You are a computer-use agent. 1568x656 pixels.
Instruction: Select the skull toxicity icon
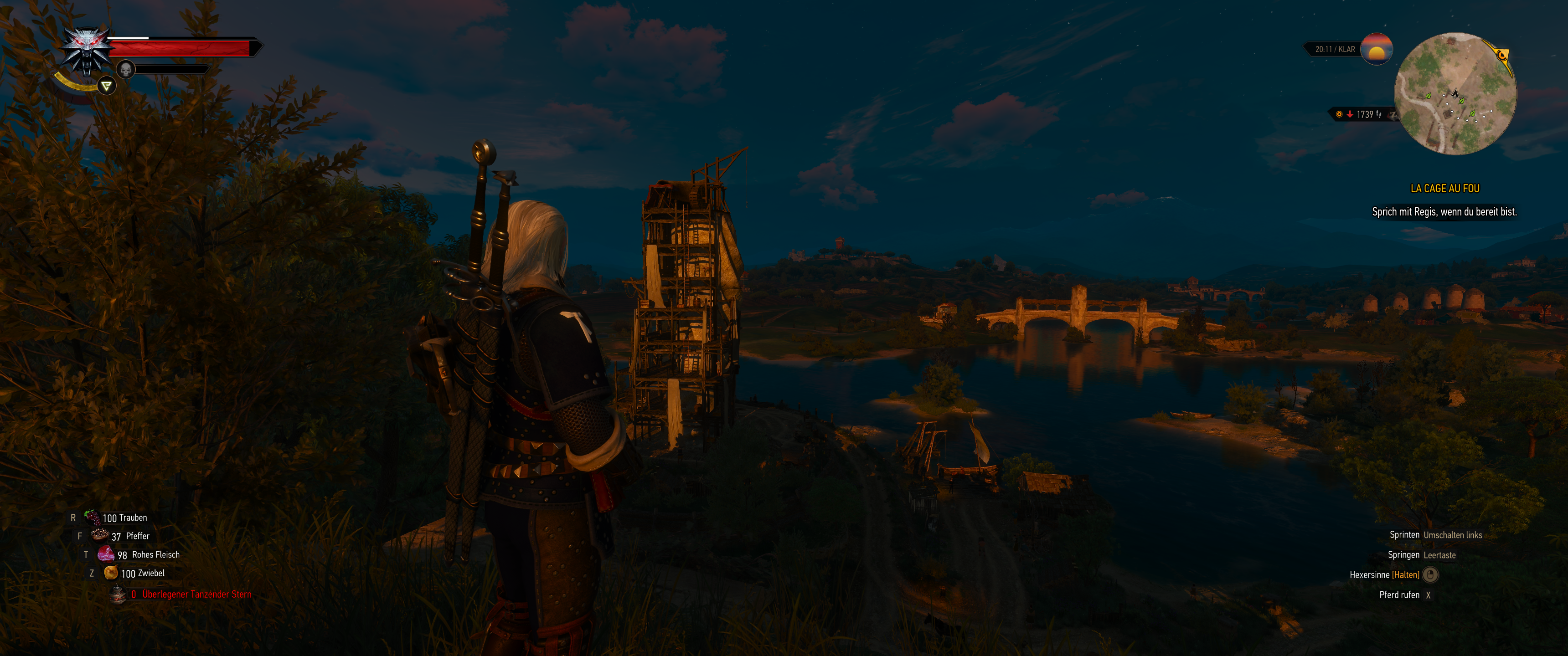coord(125,69)
